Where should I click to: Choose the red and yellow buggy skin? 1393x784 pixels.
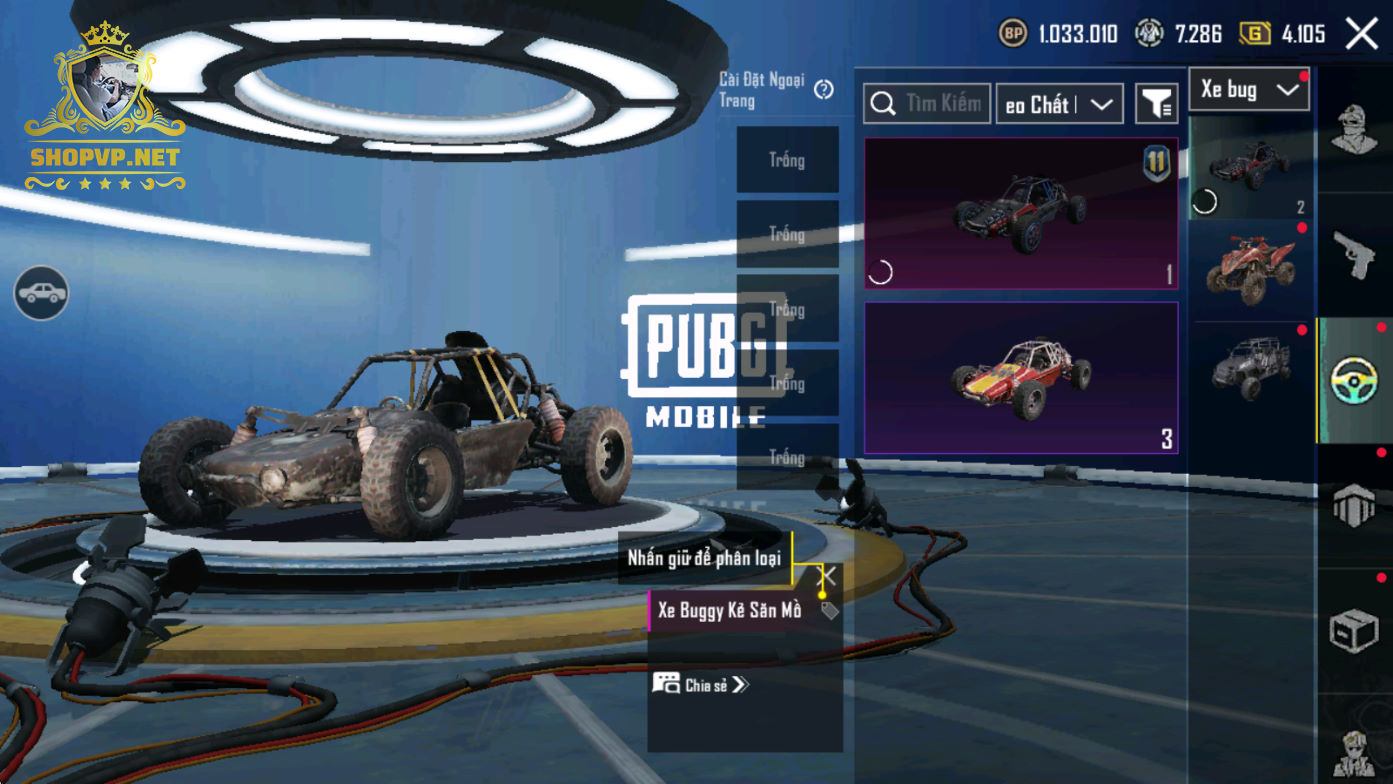(1021, 378)
